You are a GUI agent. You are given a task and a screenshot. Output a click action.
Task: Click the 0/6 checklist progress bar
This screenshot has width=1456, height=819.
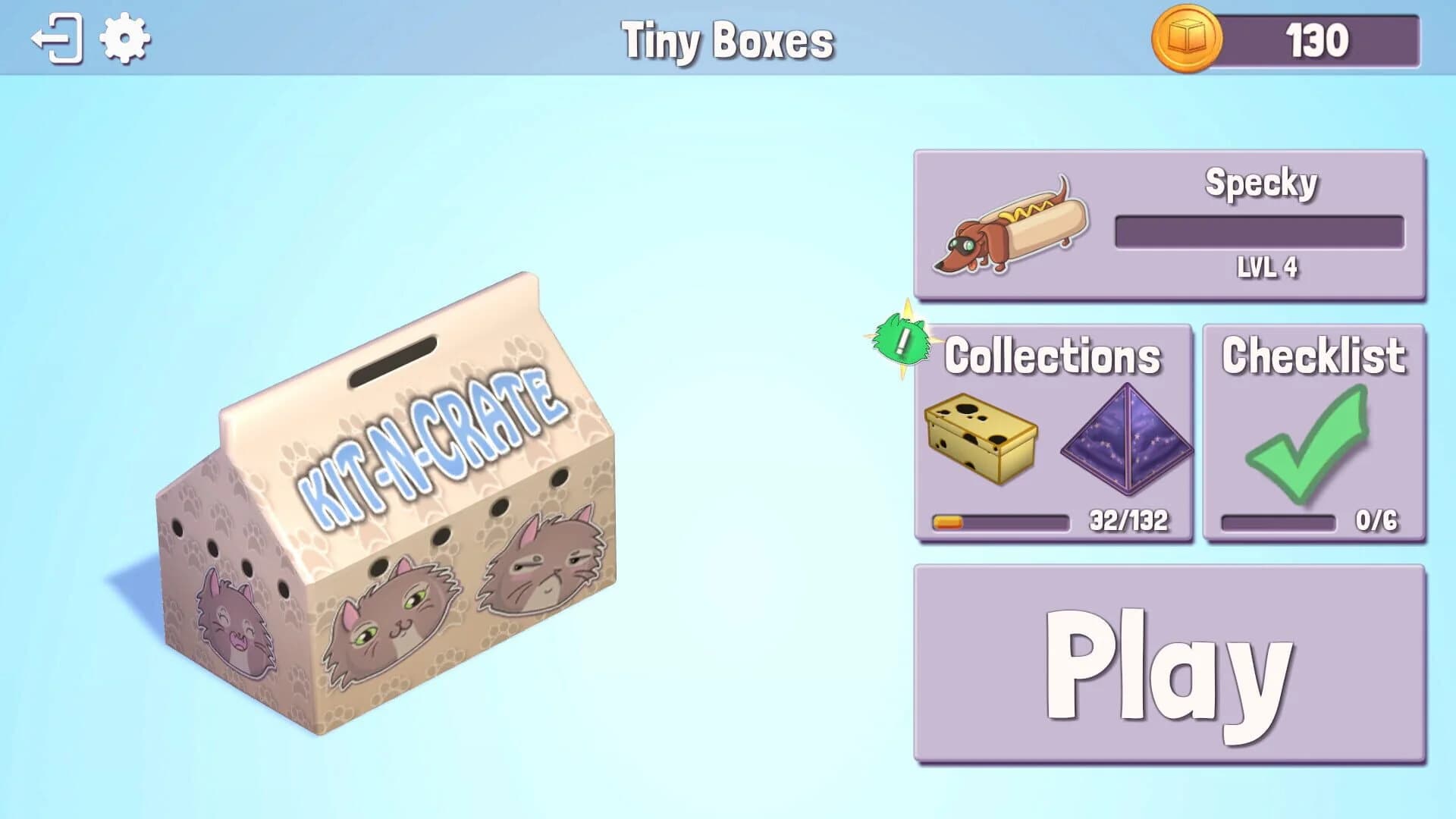click(1282, 522)
